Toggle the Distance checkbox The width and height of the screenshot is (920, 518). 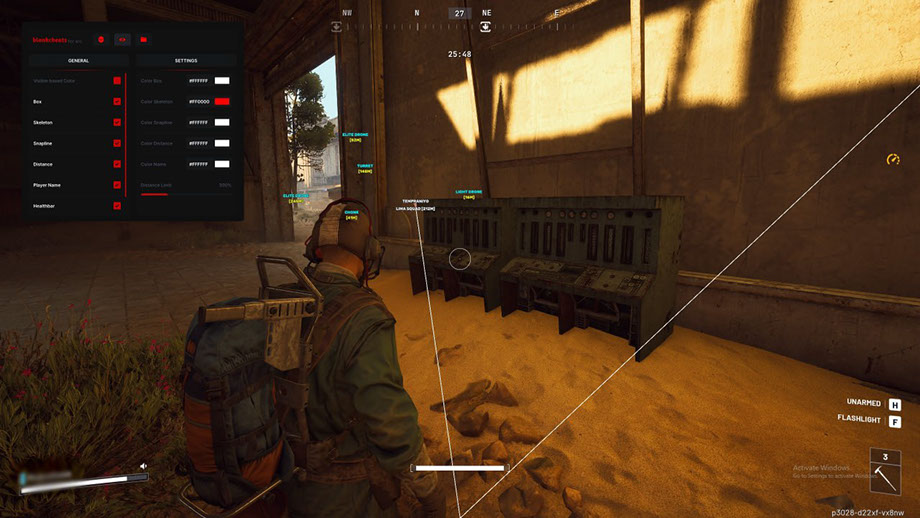(x=117, y=164)
